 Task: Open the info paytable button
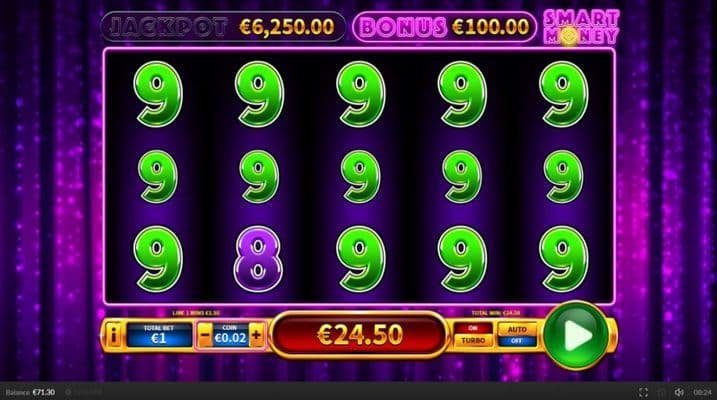[114, 335]
